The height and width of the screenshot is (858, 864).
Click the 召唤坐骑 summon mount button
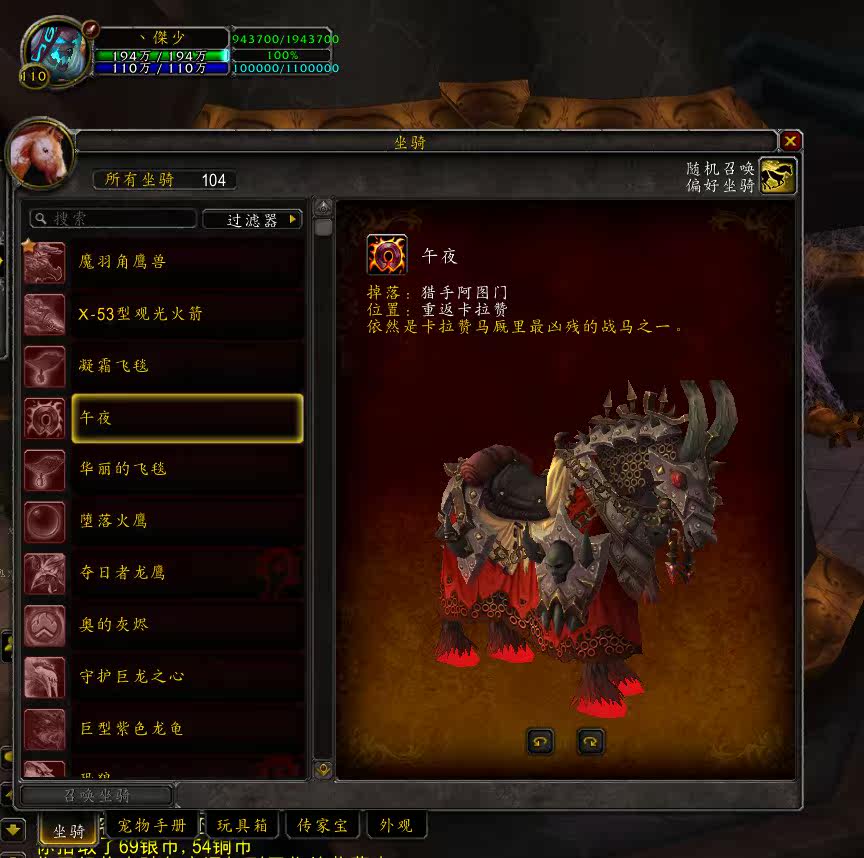(x=95, y=796)
